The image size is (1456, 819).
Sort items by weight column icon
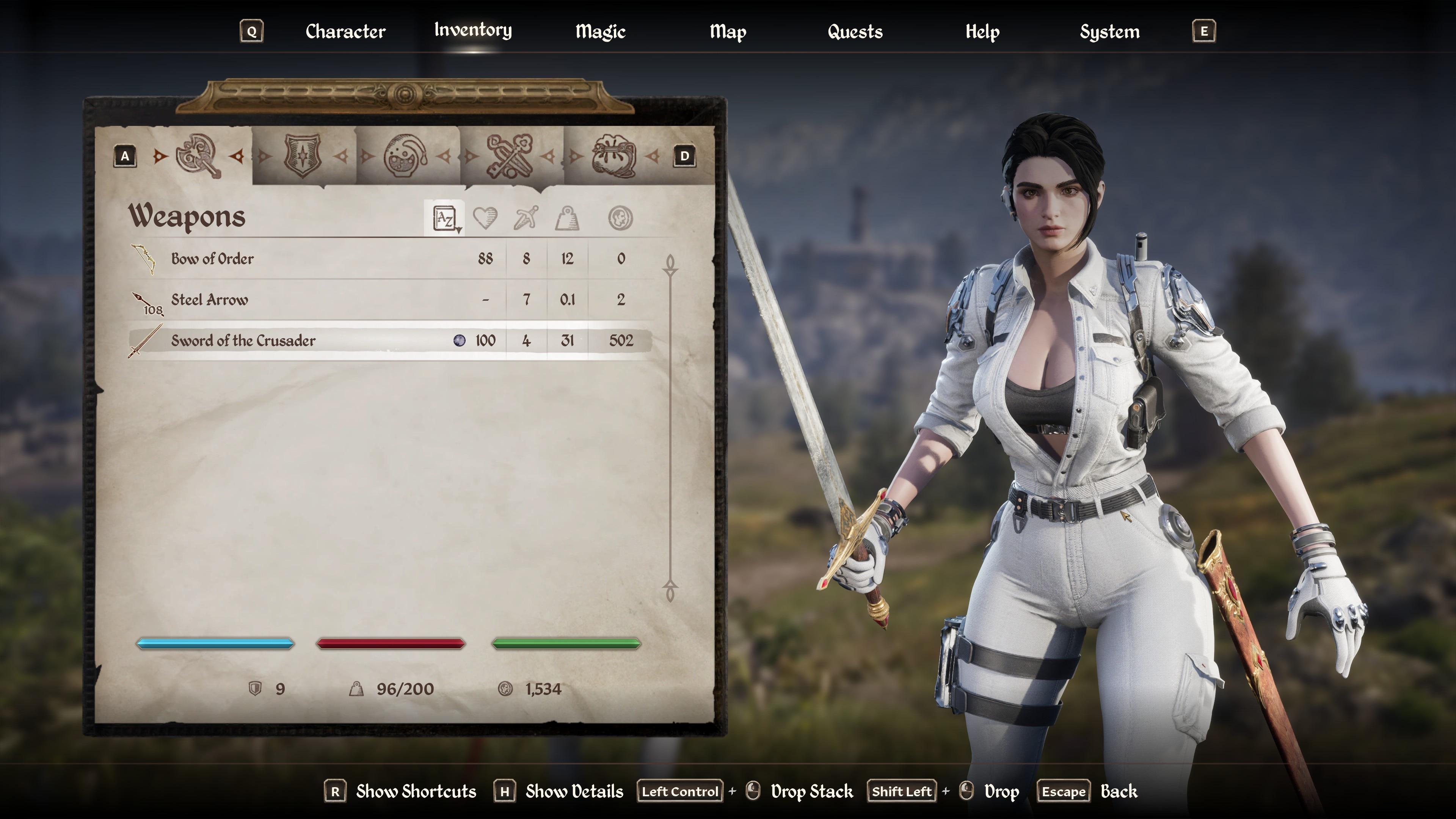567,218
